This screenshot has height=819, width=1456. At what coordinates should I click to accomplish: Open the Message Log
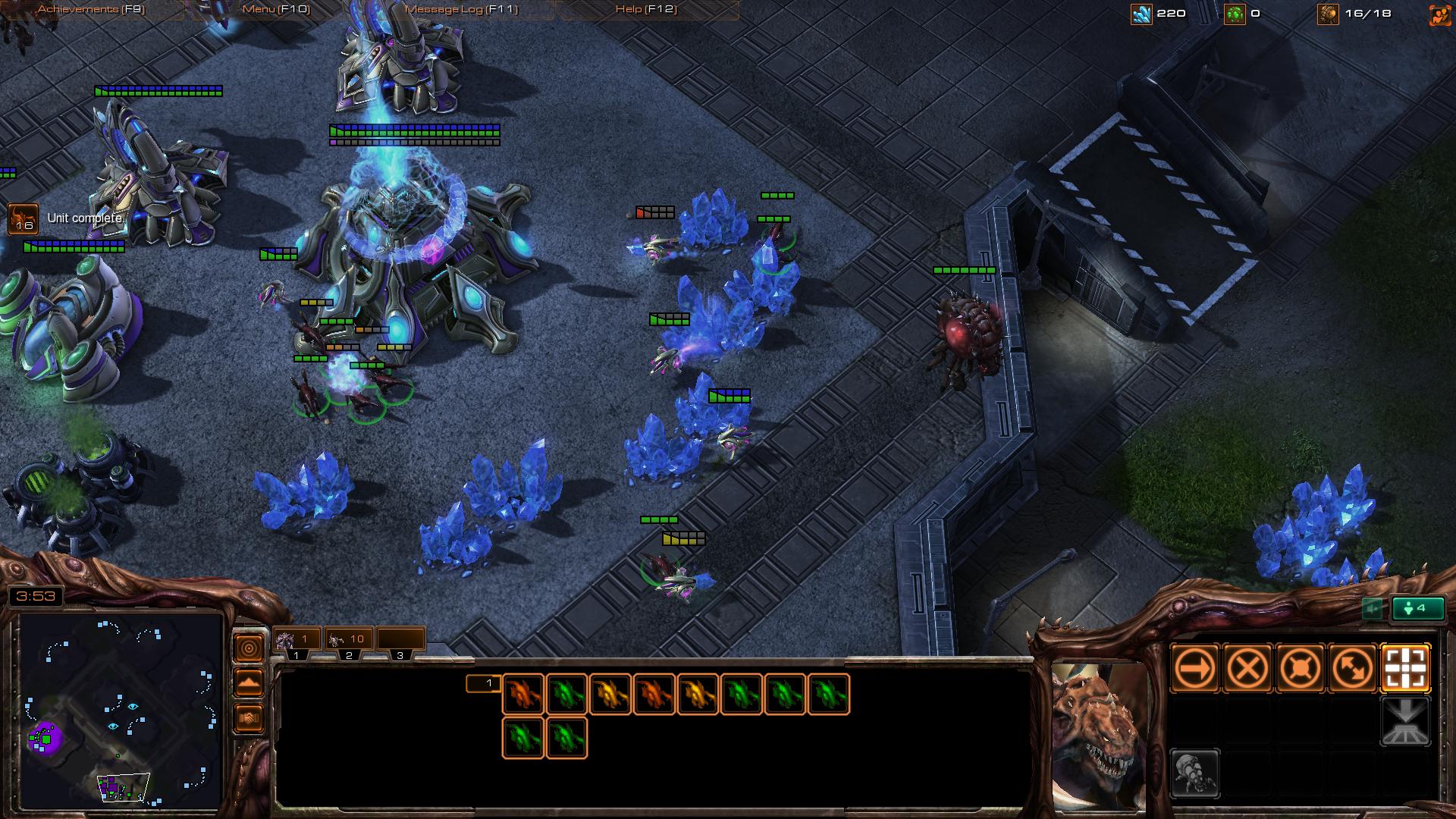coord(461,9)
